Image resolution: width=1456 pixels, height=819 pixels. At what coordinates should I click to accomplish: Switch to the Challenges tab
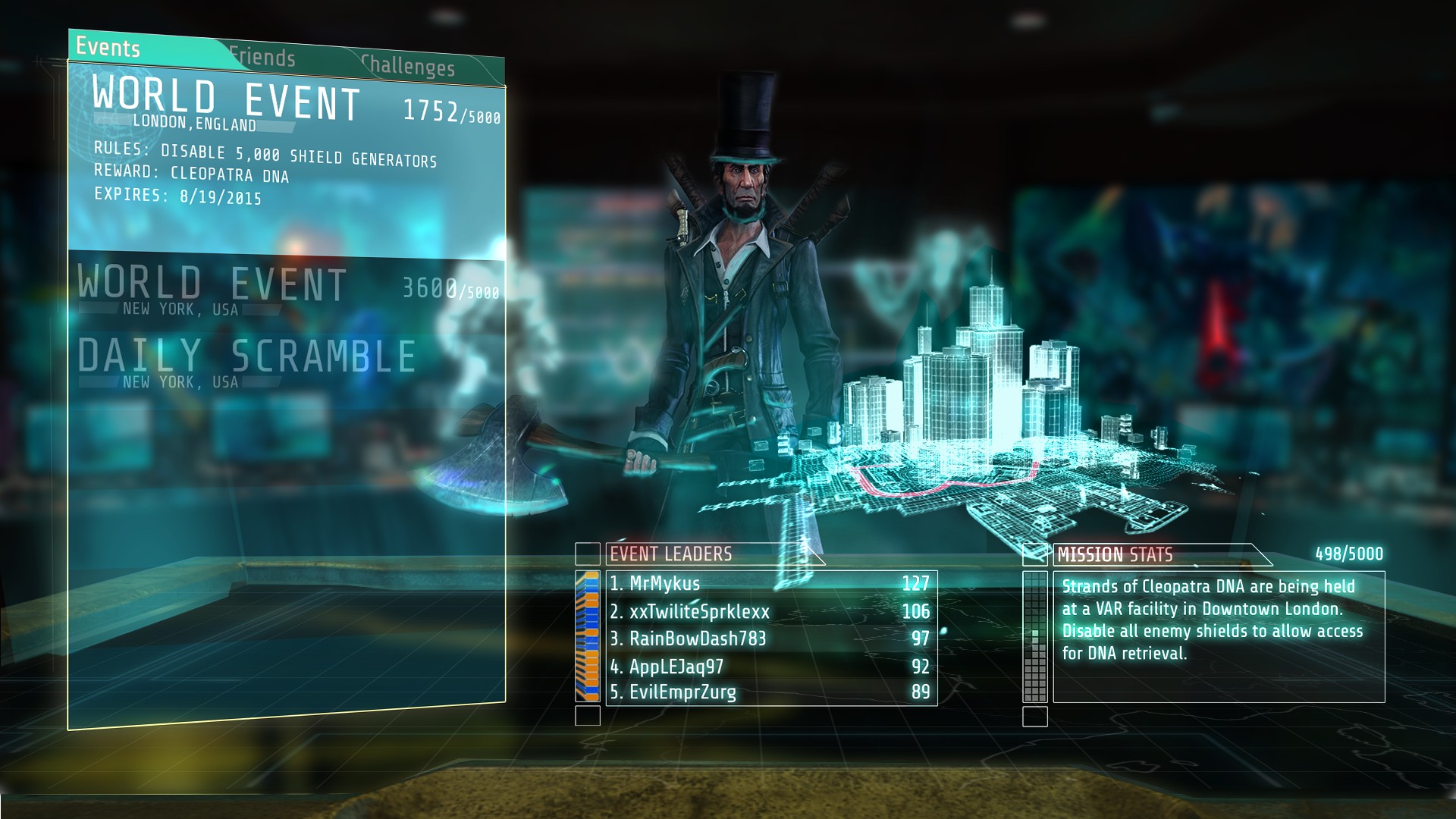pos(408,66)
